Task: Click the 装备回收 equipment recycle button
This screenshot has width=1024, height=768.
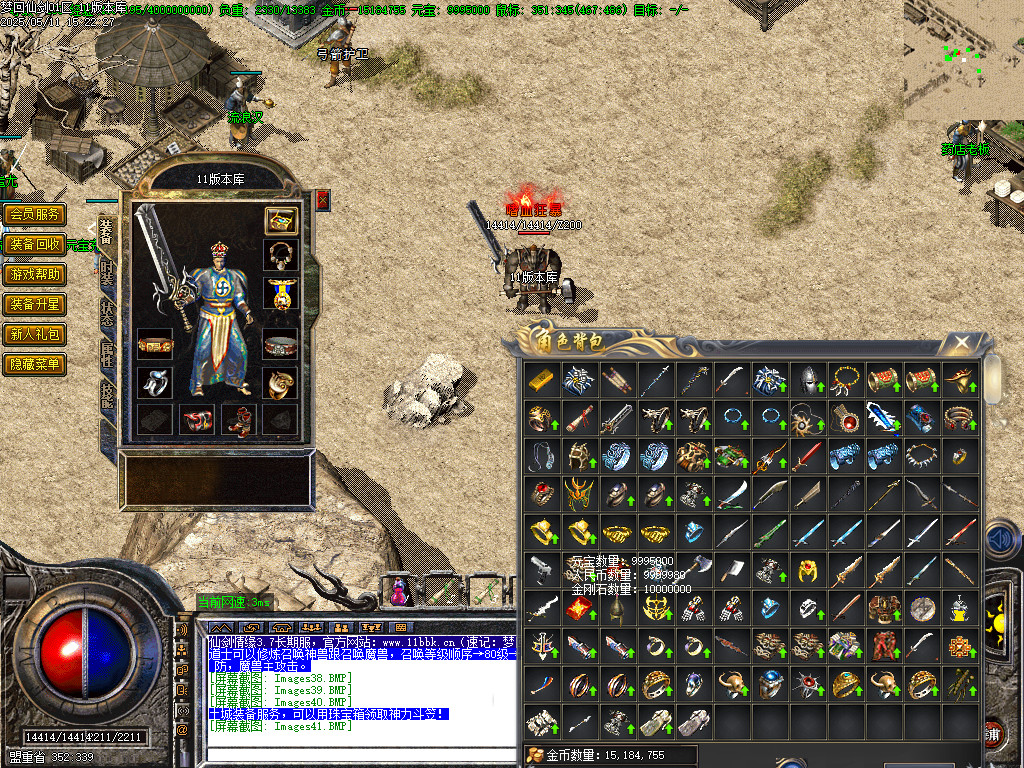Action: click(x=35, y=244)
